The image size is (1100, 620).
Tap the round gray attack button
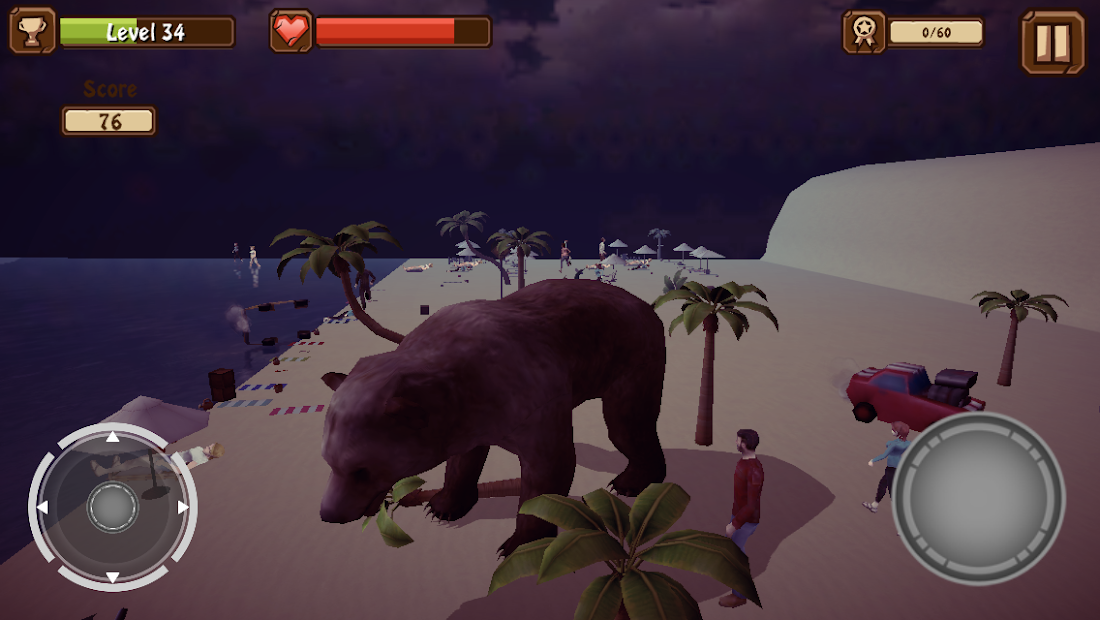click(978, 498)
